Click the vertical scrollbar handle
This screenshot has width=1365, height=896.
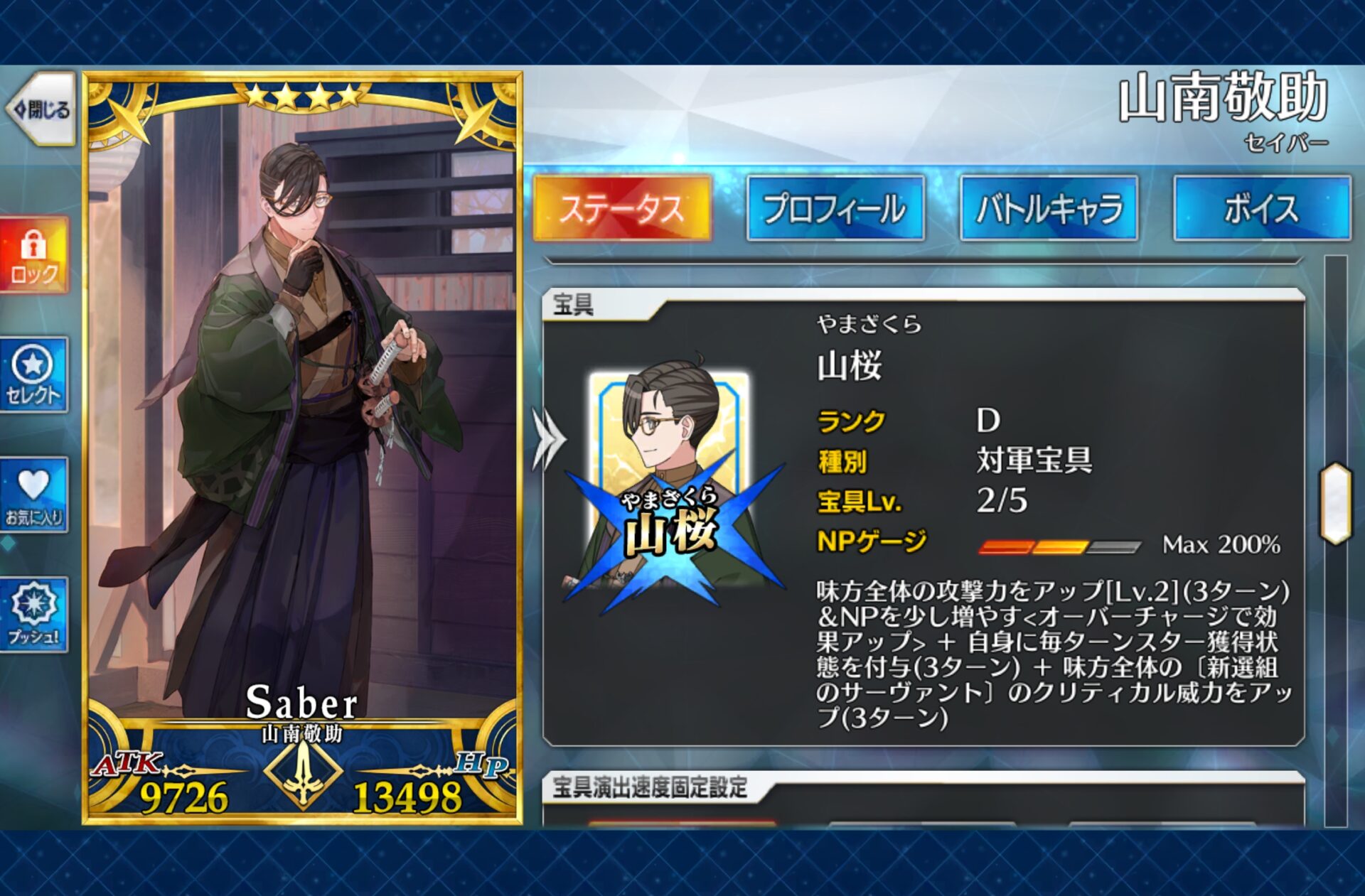coord(1335,503)
